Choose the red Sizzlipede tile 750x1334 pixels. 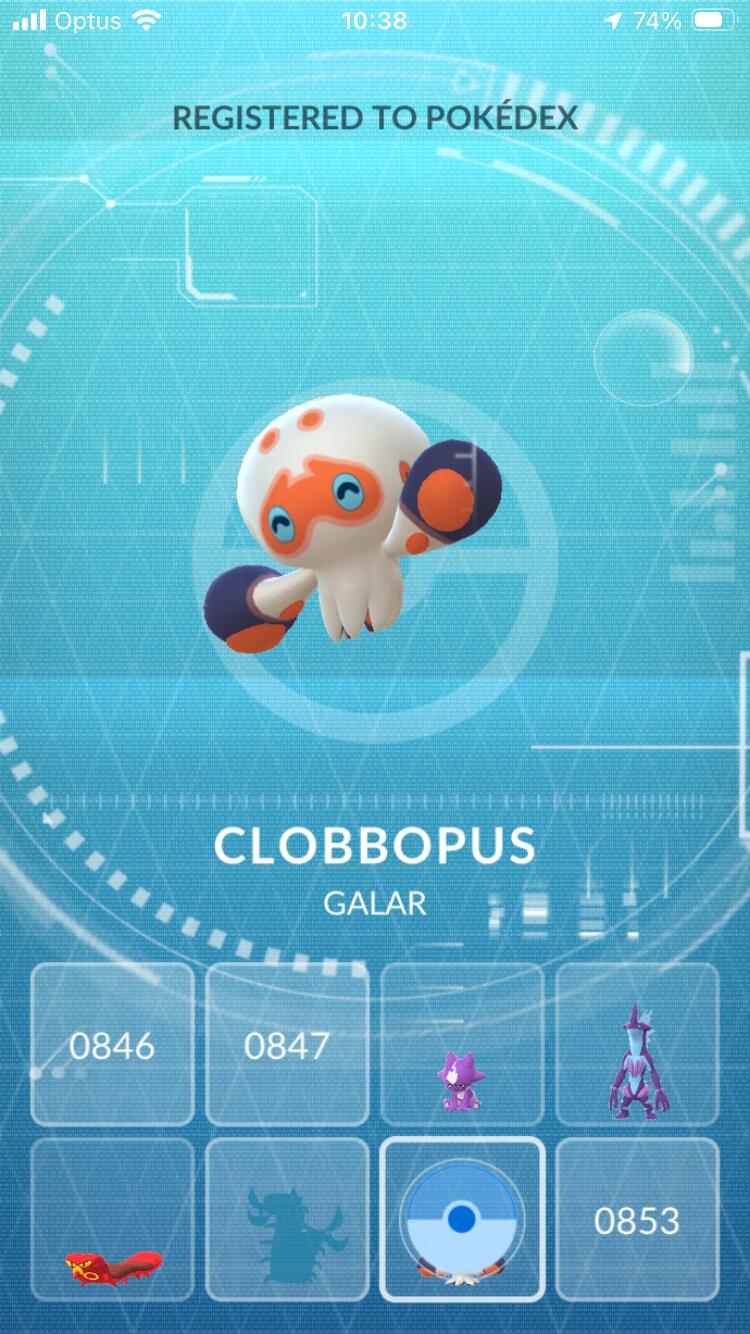click(112, 1220)
